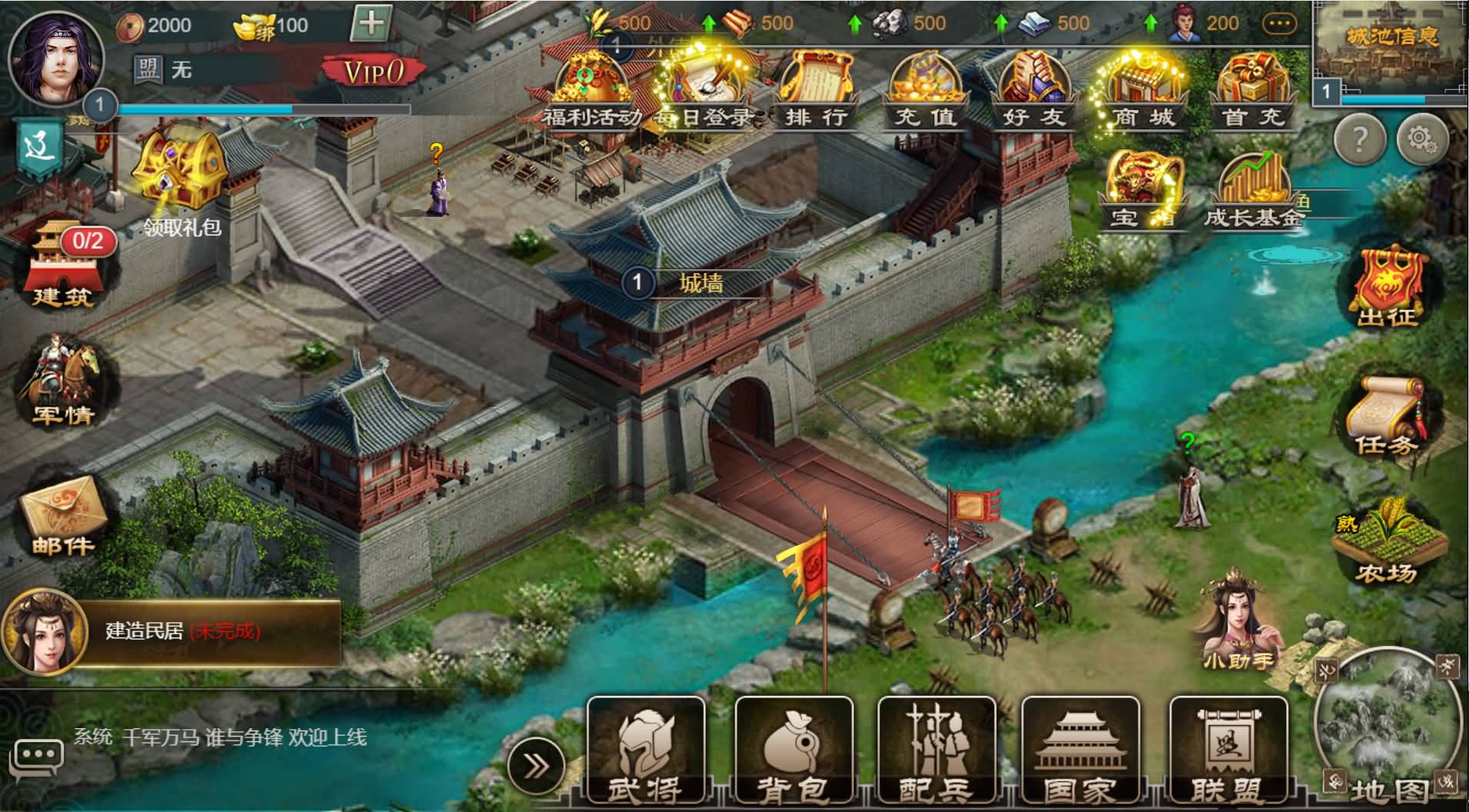The image size is (1469, 812).
Task: Add currency with the green plus button
Action: coord(371,24)
